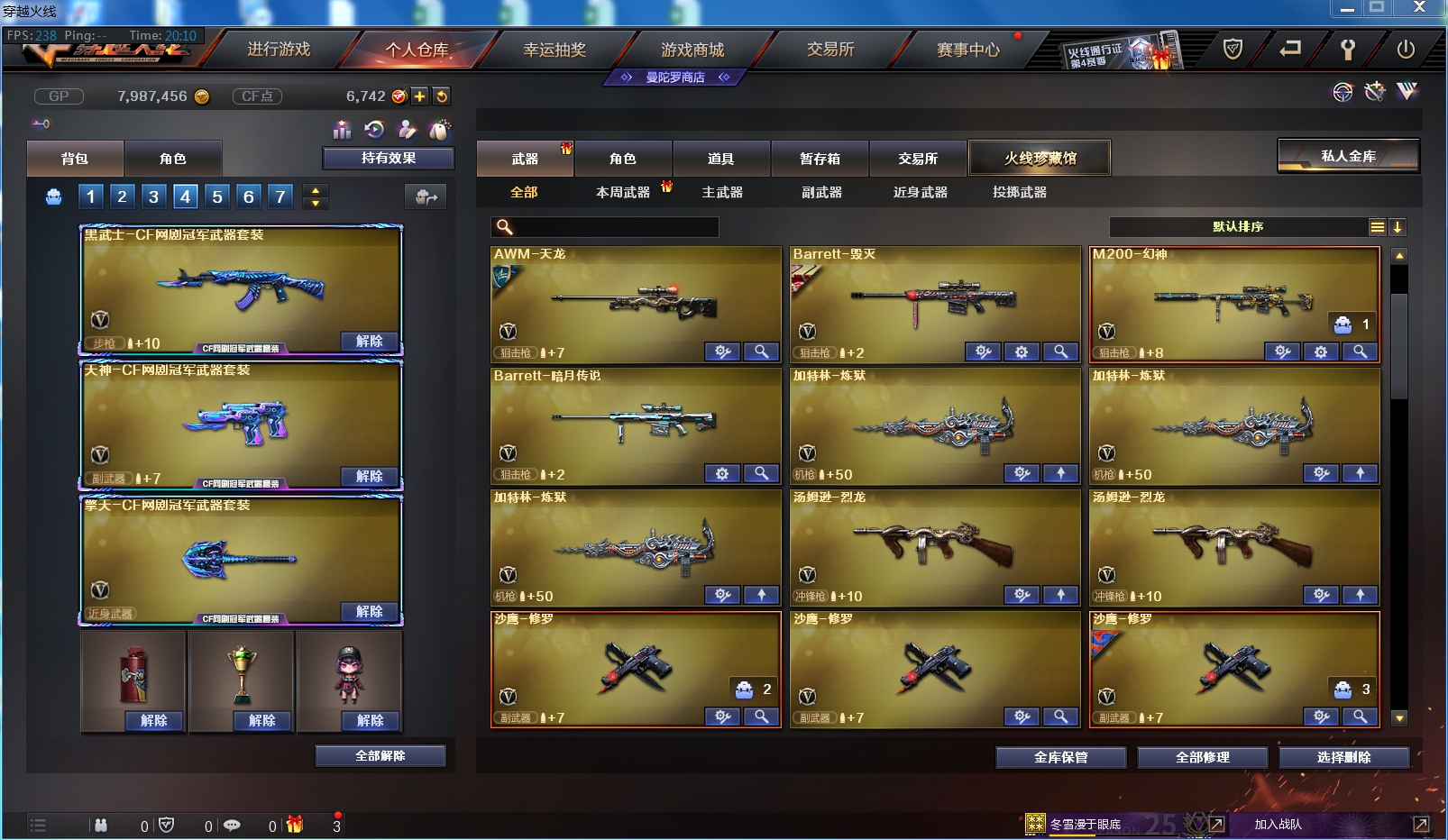Click the 全部解除 button
Screen dimensions: 1448x840
point(379,755)
